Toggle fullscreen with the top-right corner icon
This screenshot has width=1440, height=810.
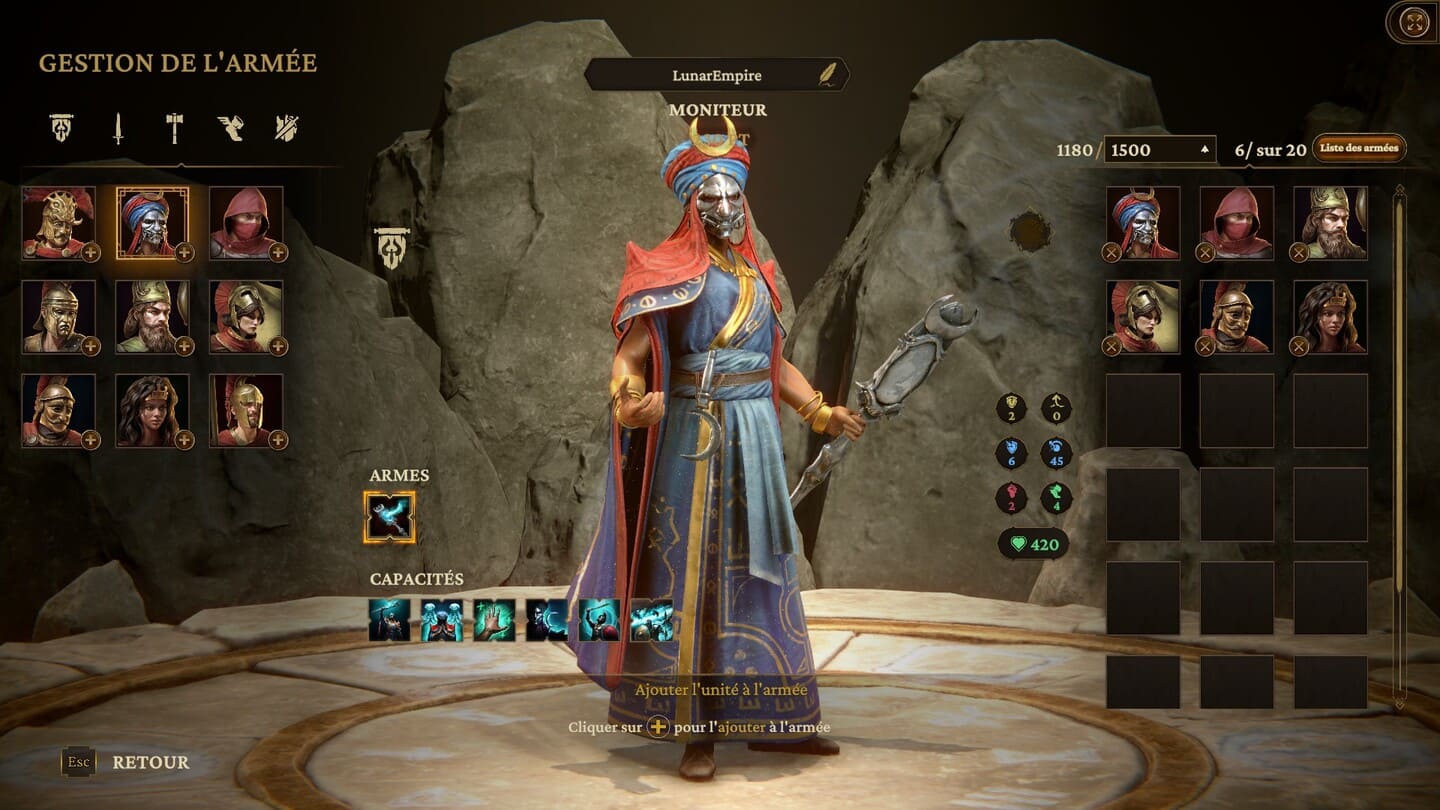pyautogui.click(x=1414, y=22)
